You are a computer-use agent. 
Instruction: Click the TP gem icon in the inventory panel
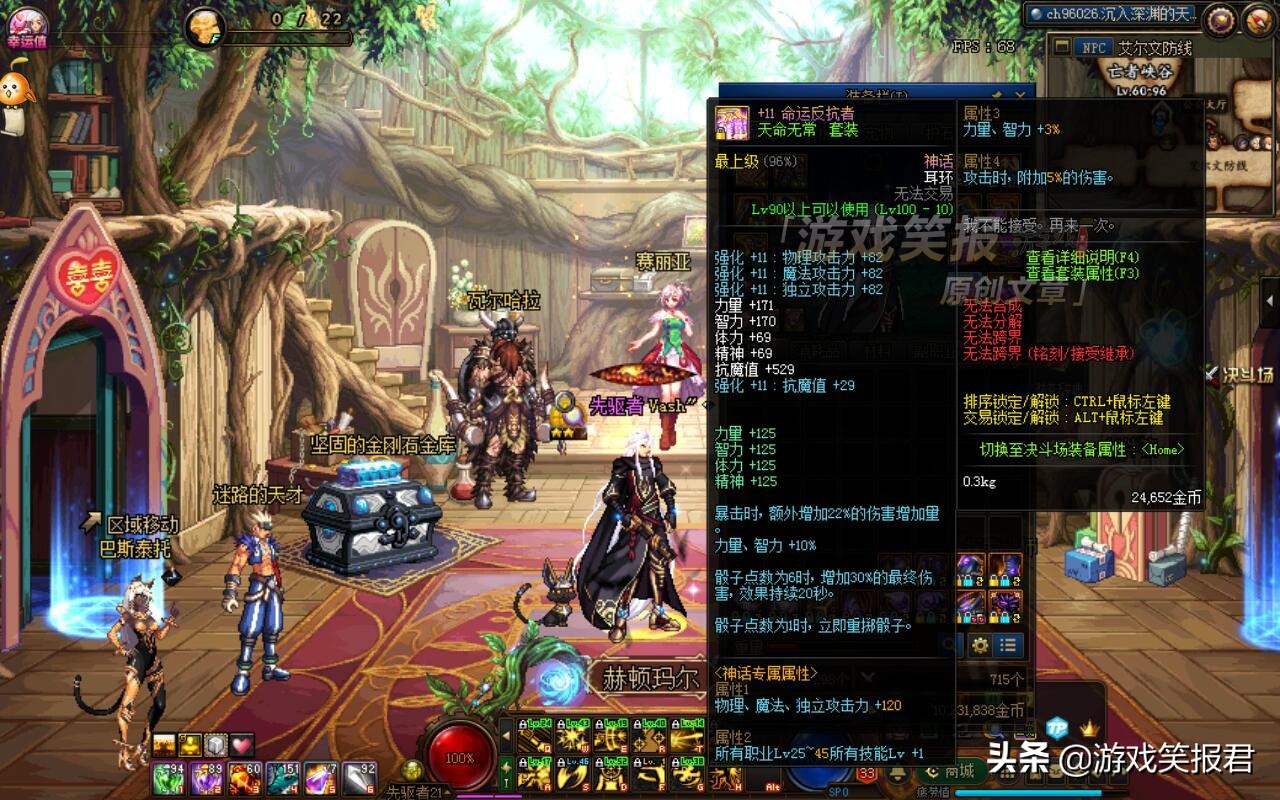click(1056, 727)
